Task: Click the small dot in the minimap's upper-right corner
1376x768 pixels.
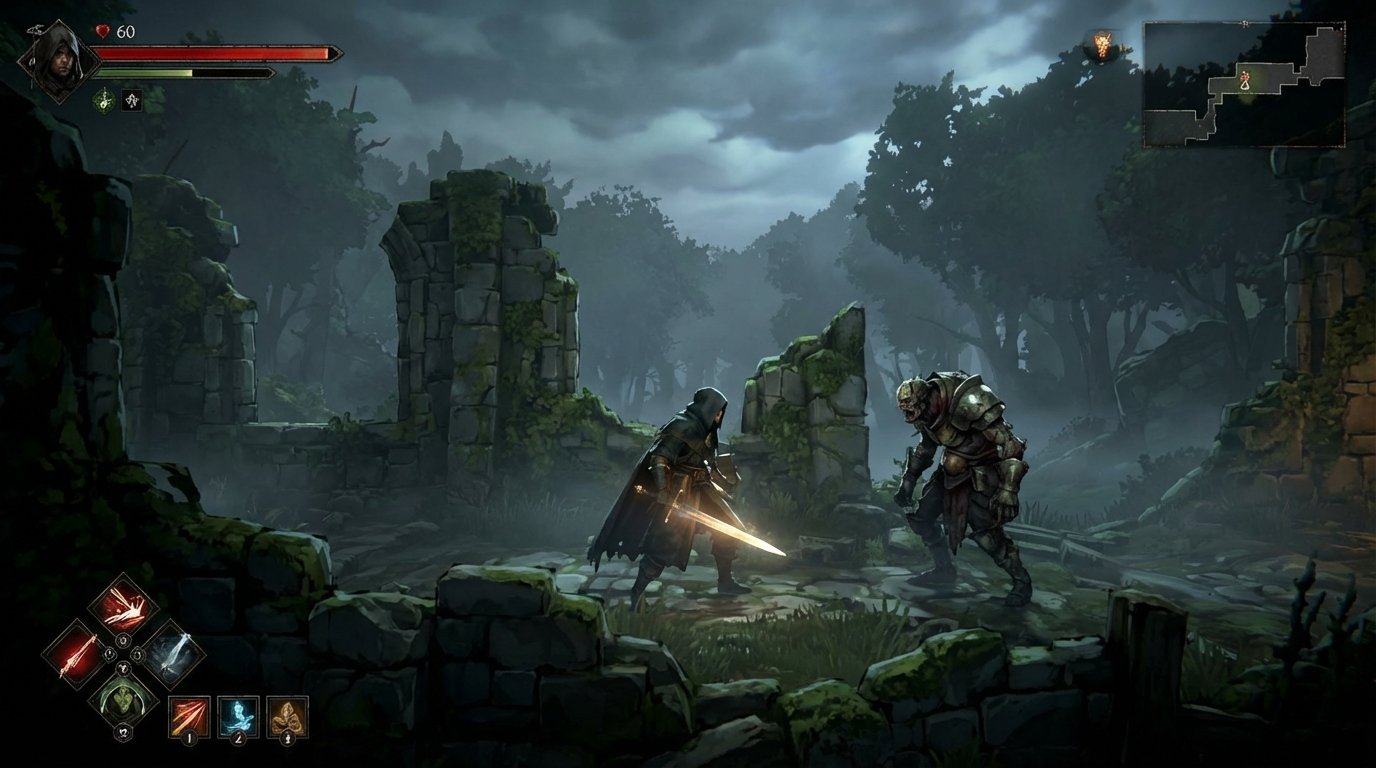Action: pyautogui.click(x=1342, y=29)
